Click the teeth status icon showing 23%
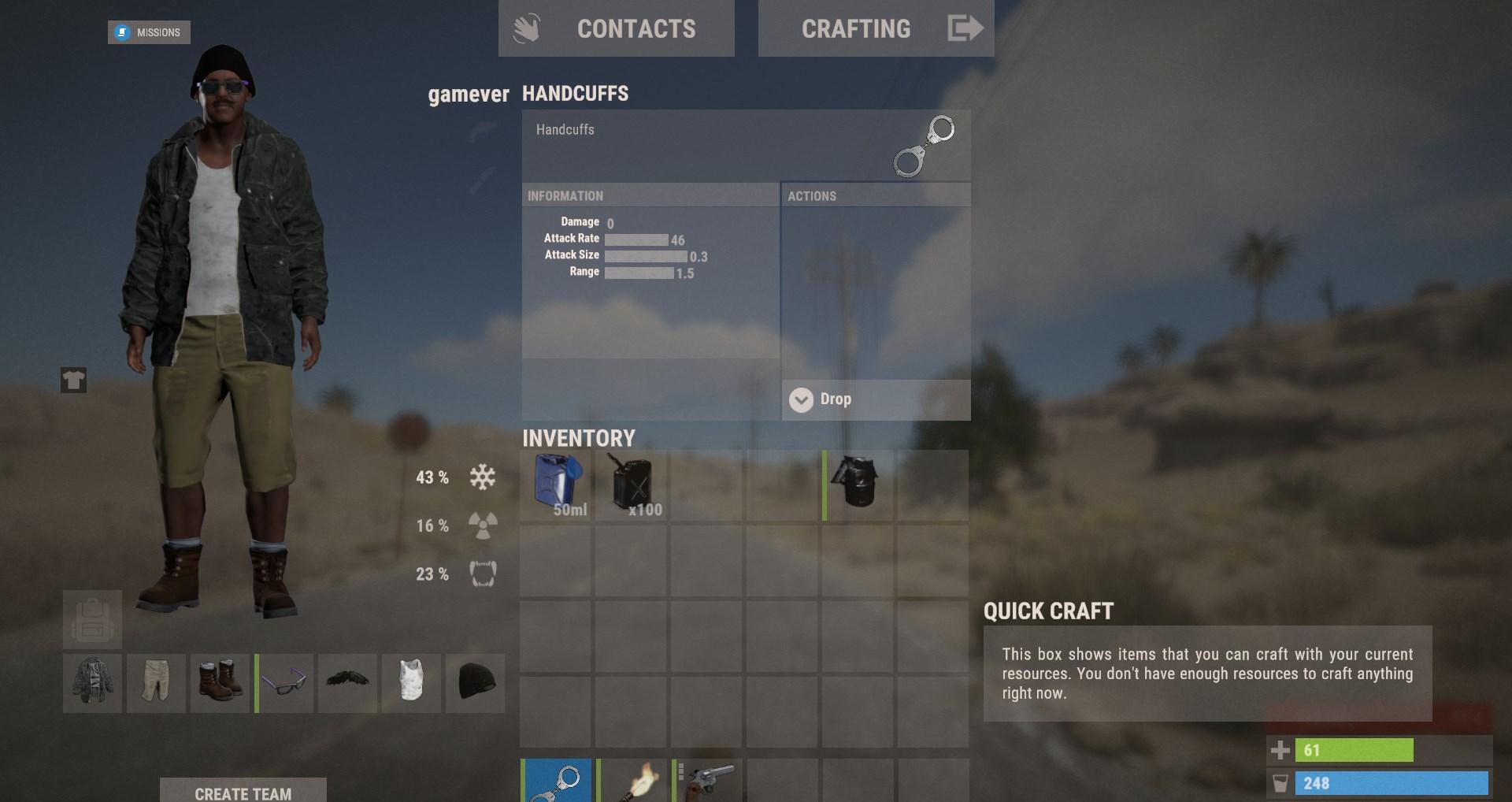Screen dimensions: 1512x802 click(481, 574)
